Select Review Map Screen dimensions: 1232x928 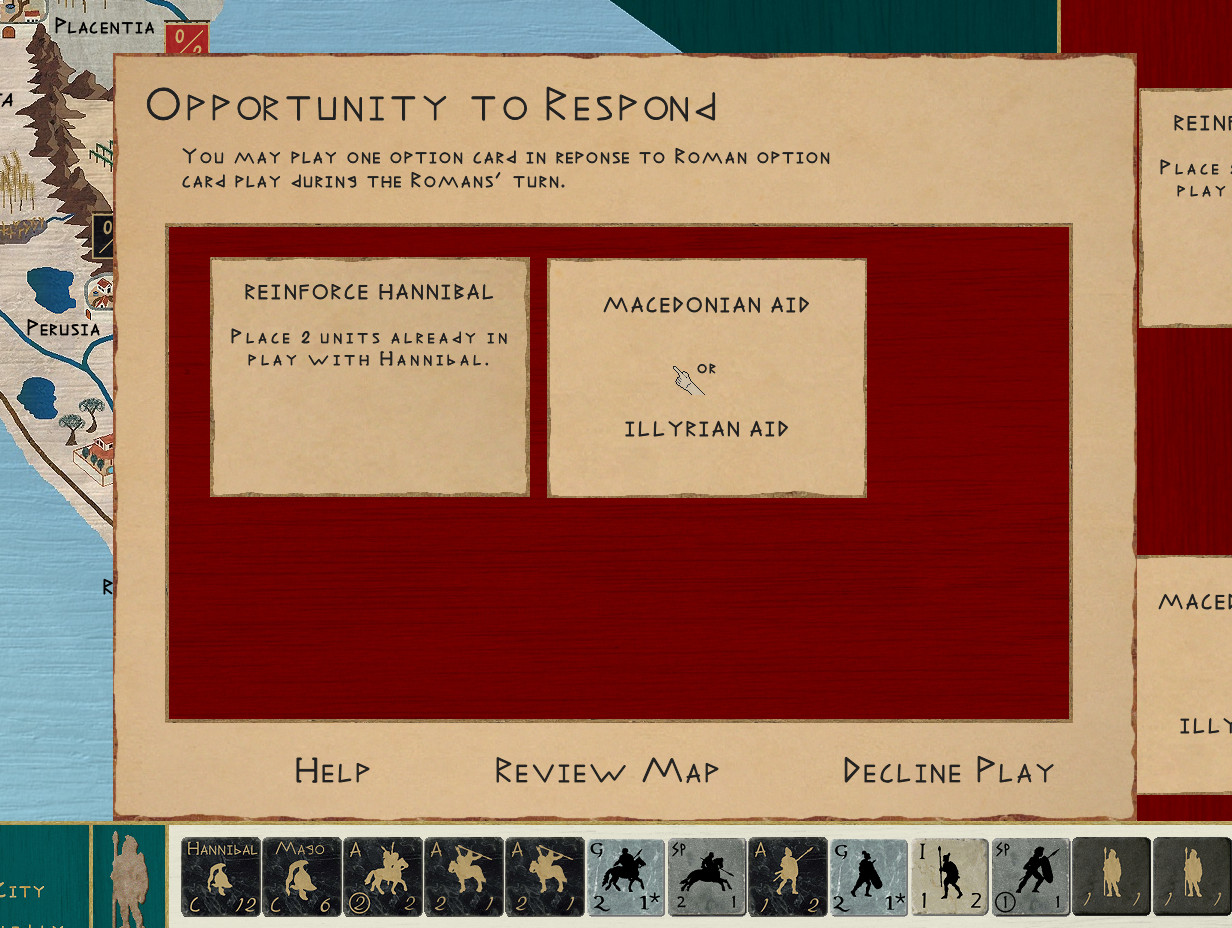(x=607, y=771)
